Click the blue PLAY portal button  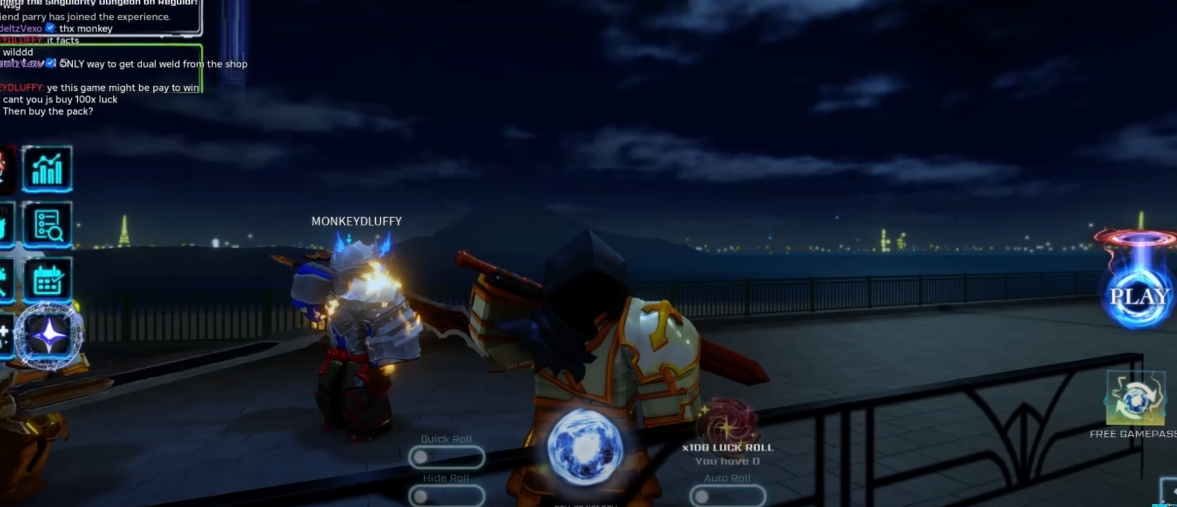click(x=1139, y=290)
